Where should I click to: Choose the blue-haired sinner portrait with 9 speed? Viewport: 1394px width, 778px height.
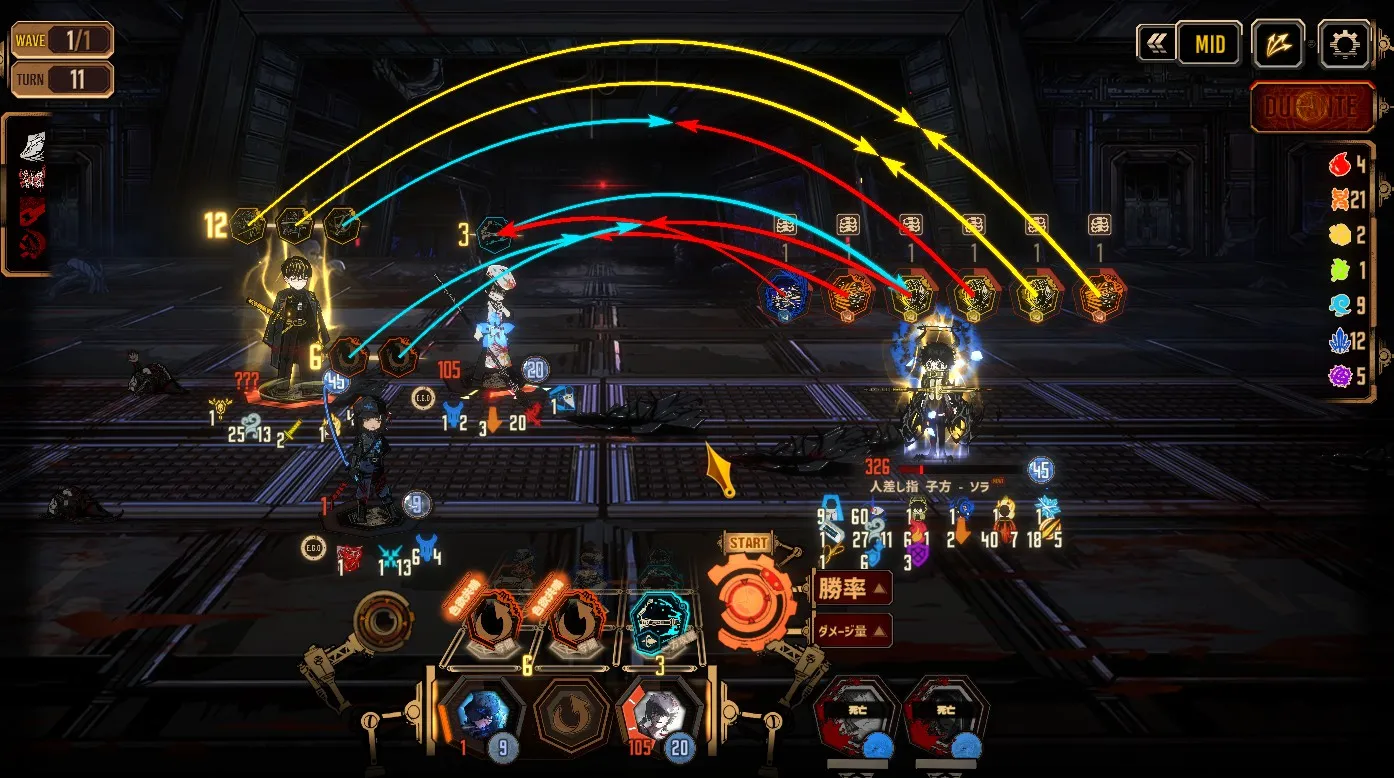tap(483, 713)
